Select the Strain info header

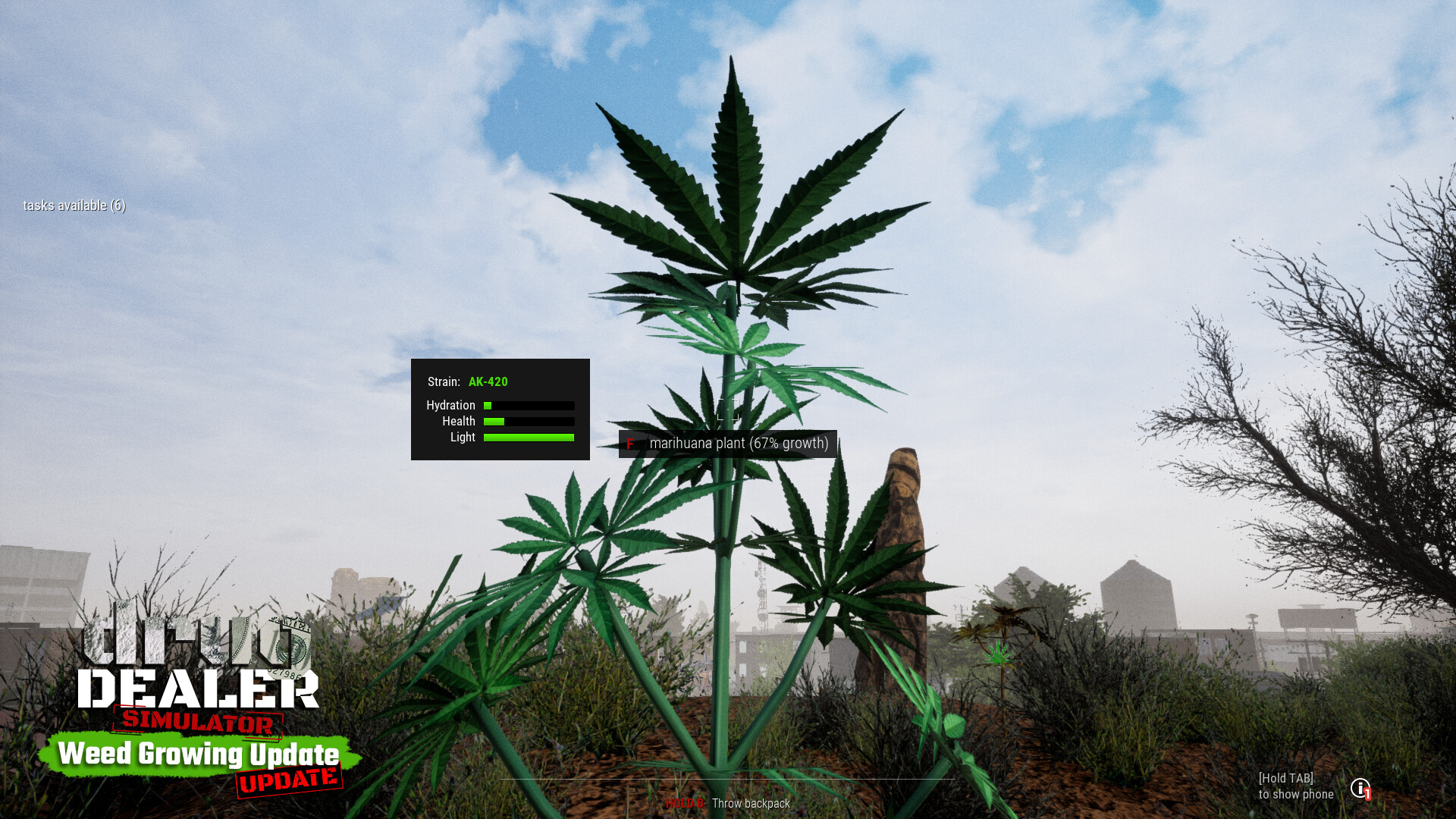pyautogui.click(x=443, y=382)
